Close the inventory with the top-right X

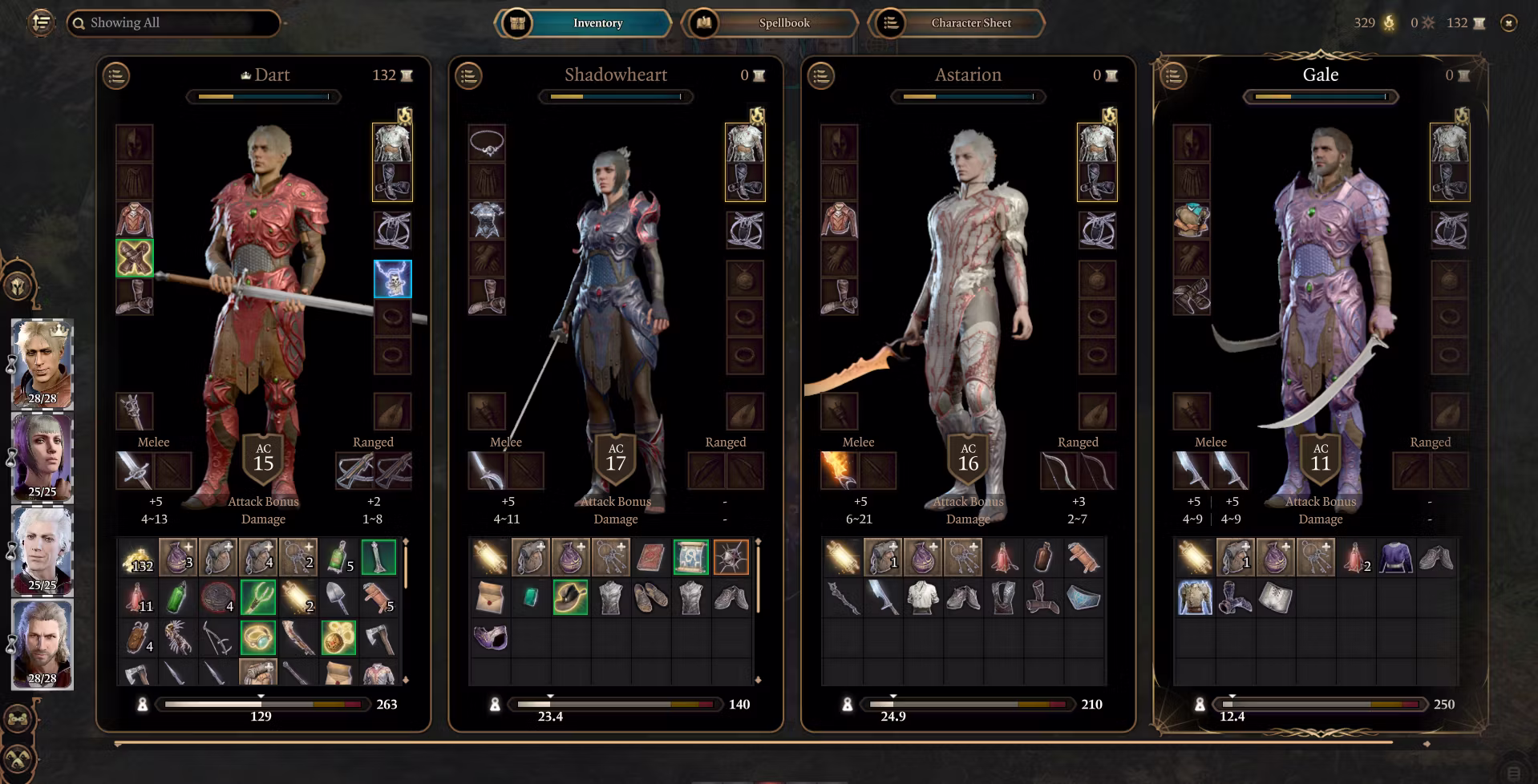coord(1508,23)
